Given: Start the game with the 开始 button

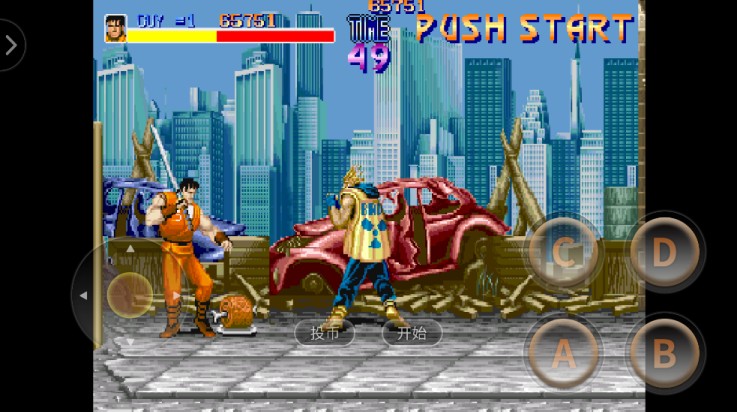Looking at the screenshot, I should pos(412,333).
